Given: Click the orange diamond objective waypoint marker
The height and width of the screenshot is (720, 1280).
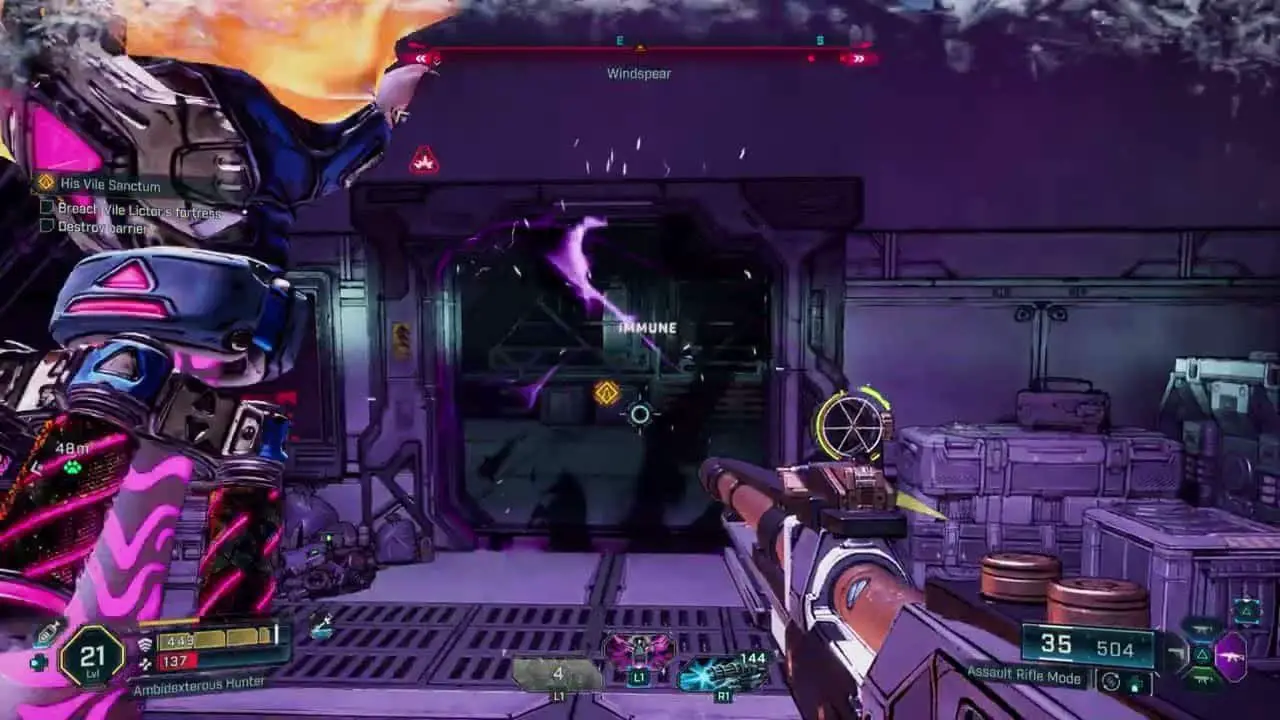Looking at the screenshot, I should (606, 393).
